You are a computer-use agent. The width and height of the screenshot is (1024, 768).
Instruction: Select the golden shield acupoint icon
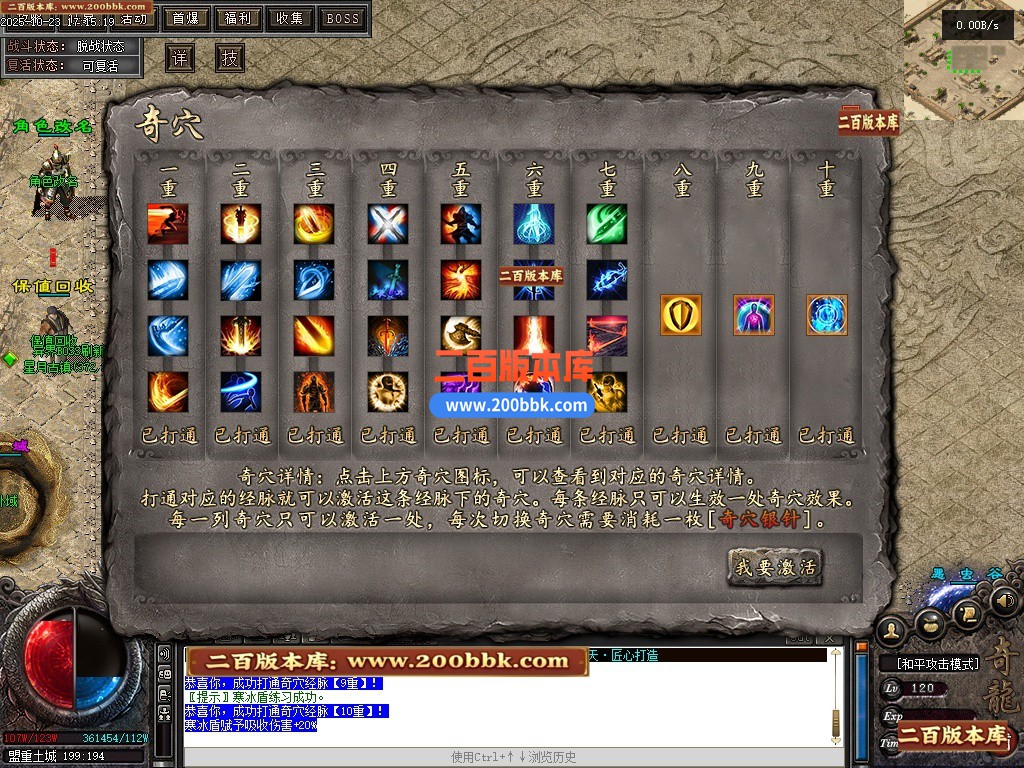pyautogui.click(x=681, y=315)
